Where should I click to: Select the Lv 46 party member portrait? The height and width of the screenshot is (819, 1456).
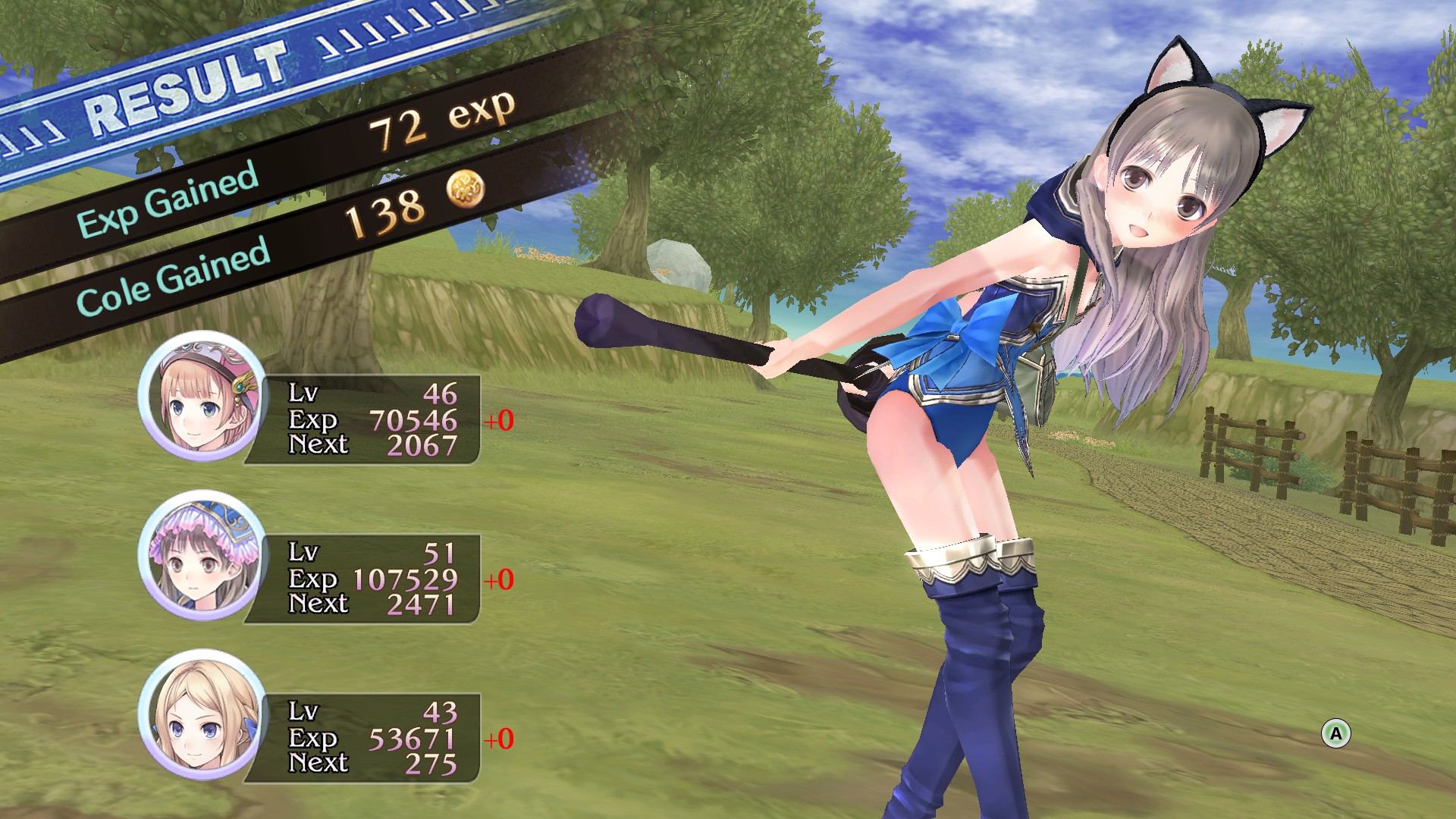coord(202,397)
